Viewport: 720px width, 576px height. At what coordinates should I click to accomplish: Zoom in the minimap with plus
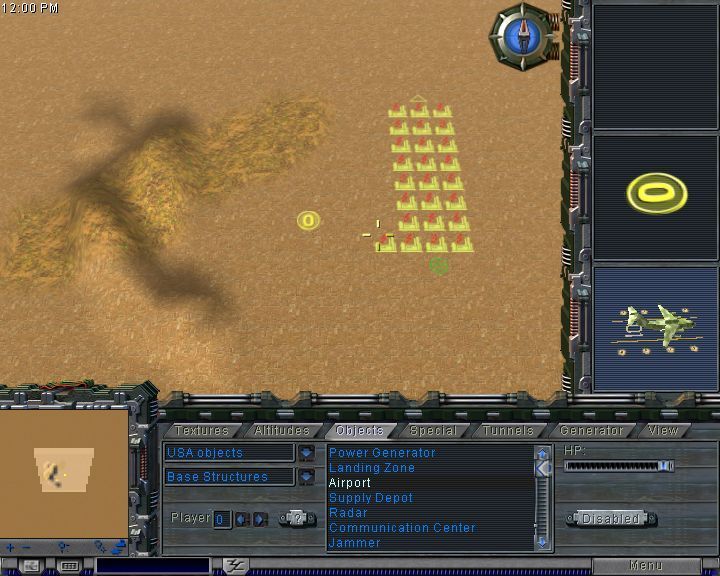coord(10,547)
